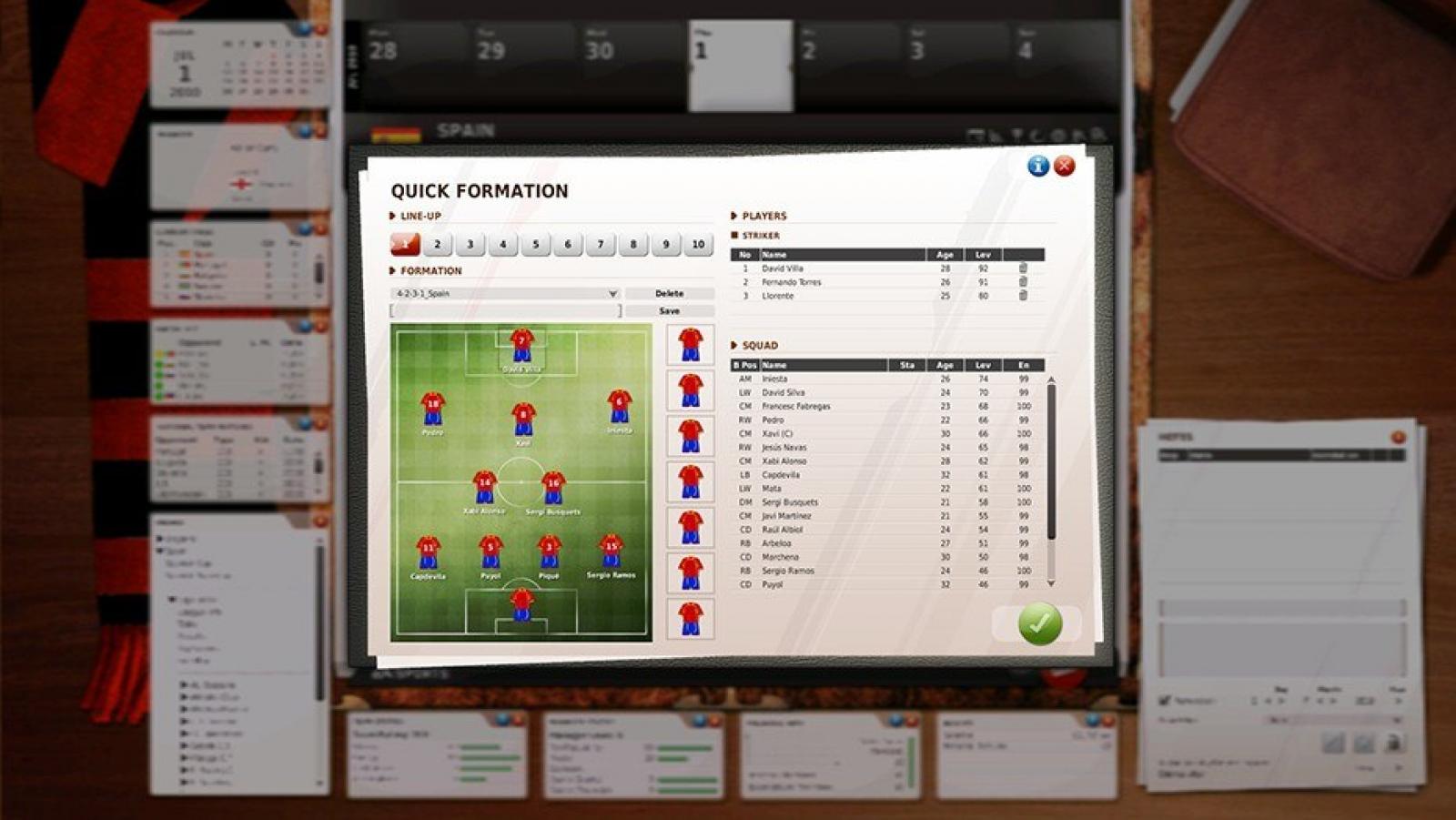Close the Quick Formation dialog
This screenshot has height=820, width=1456.
[1064, 166]
